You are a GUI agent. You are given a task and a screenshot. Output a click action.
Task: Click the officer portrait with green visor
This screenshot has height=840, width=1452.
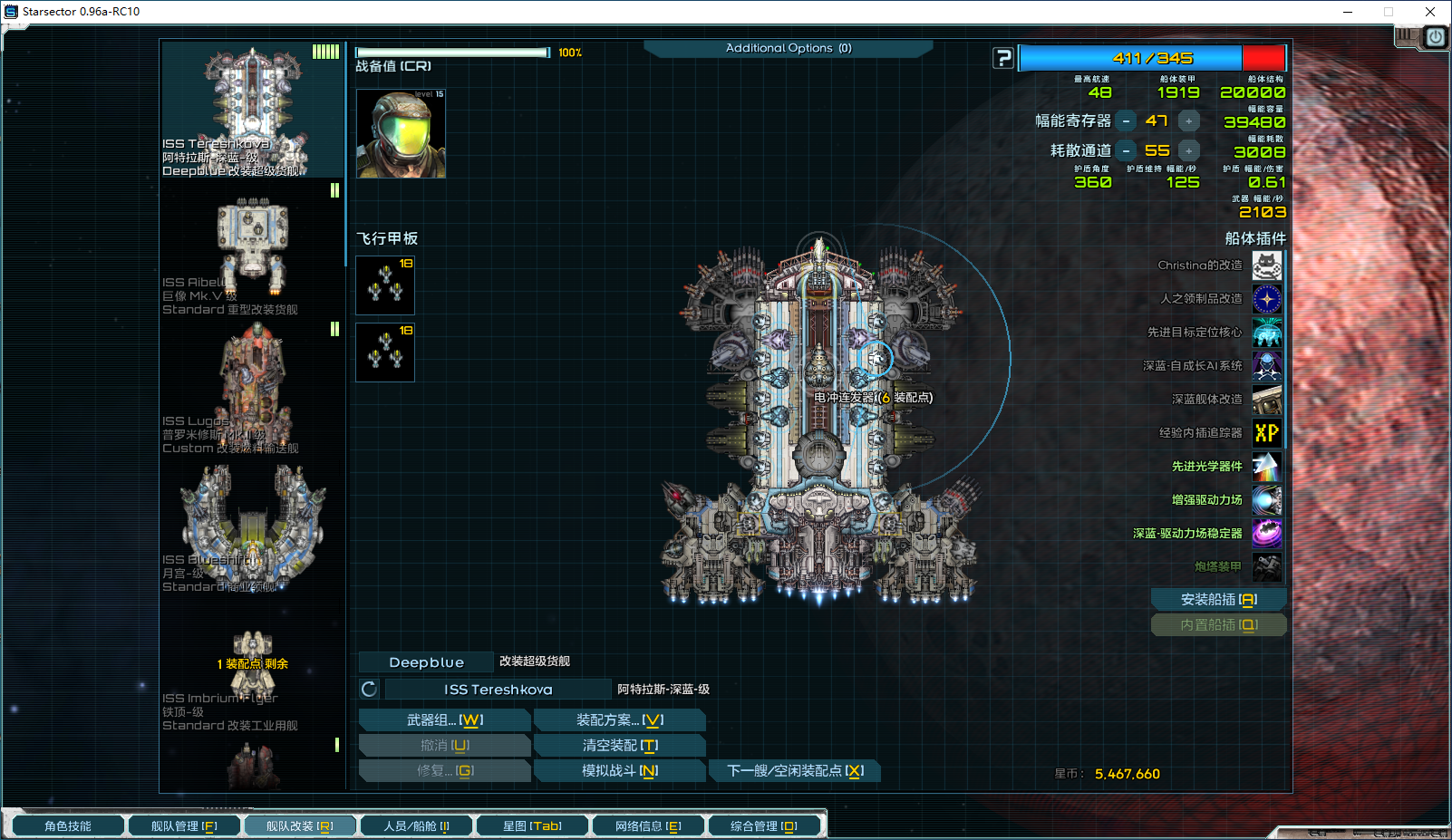[401, 133]
